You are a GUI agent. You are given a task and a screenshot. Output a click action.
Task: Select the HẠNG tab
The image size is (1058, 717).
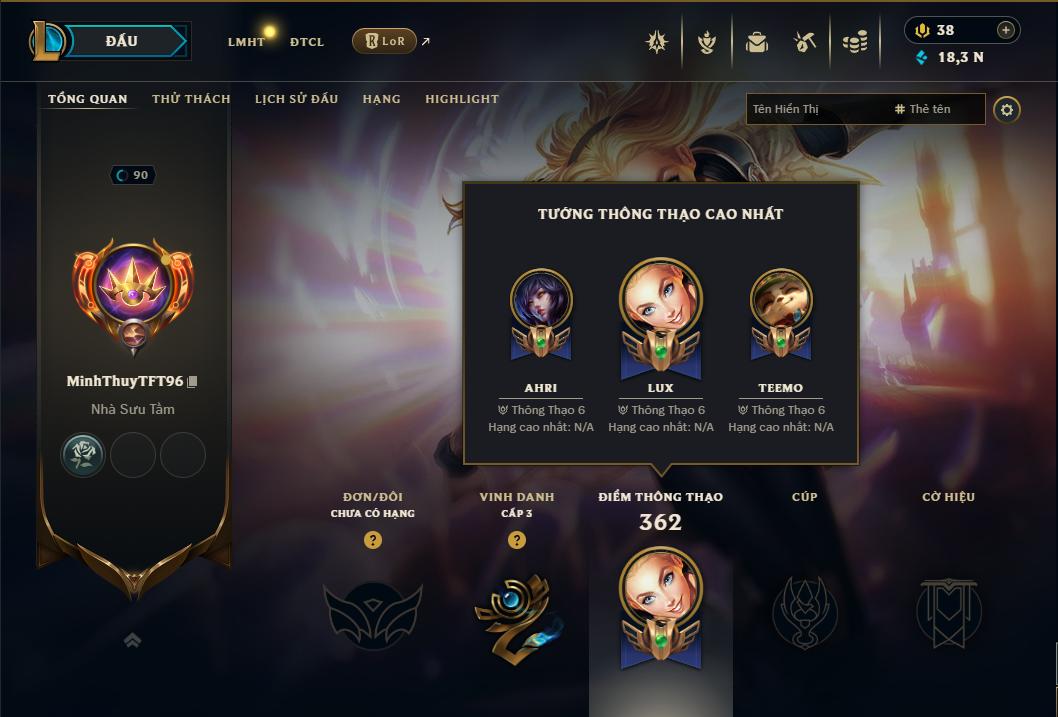click(x=381, y=99)
